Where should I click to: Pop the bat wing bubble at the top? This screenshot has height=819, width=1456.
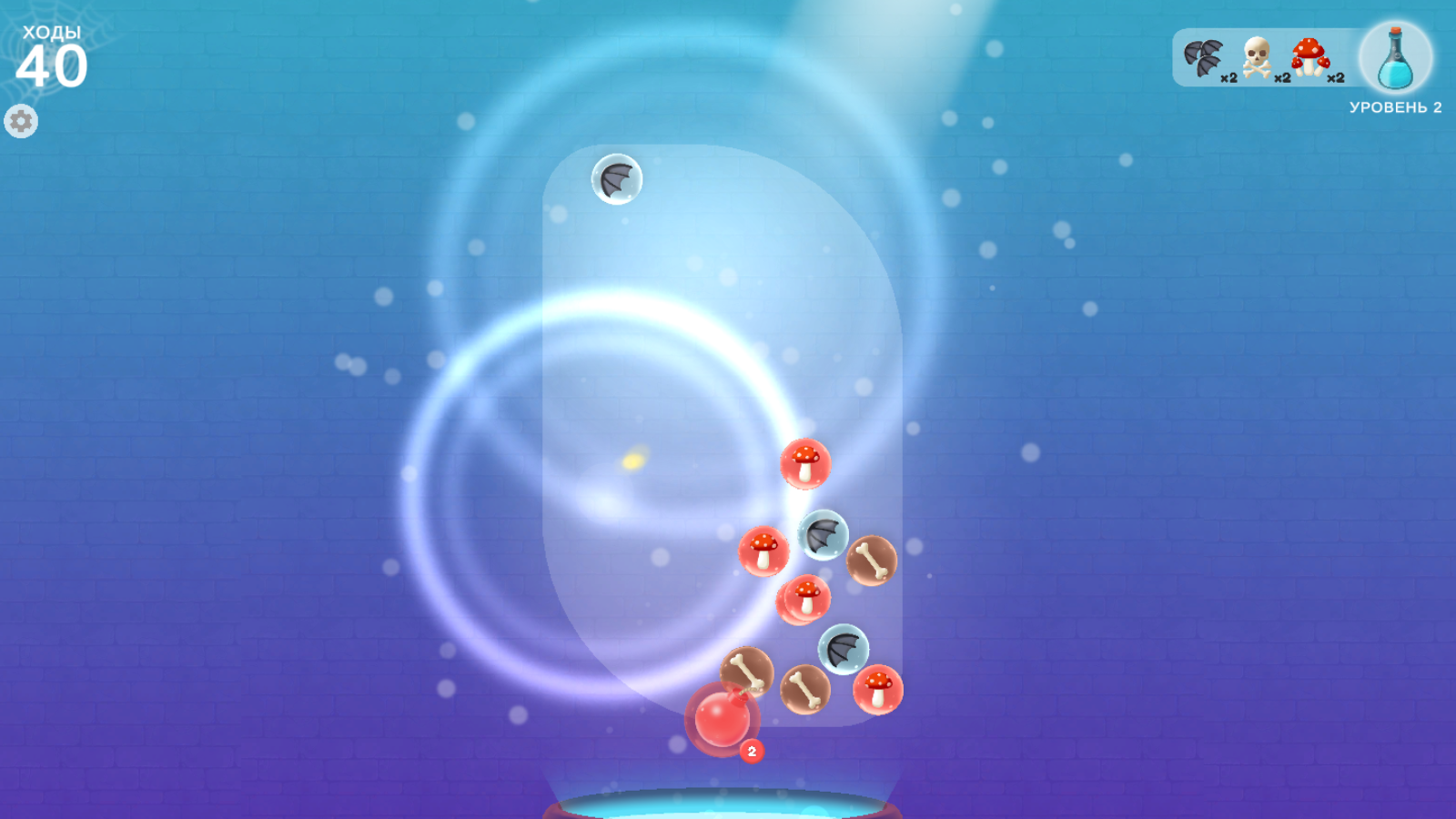(x=617, y=179)
